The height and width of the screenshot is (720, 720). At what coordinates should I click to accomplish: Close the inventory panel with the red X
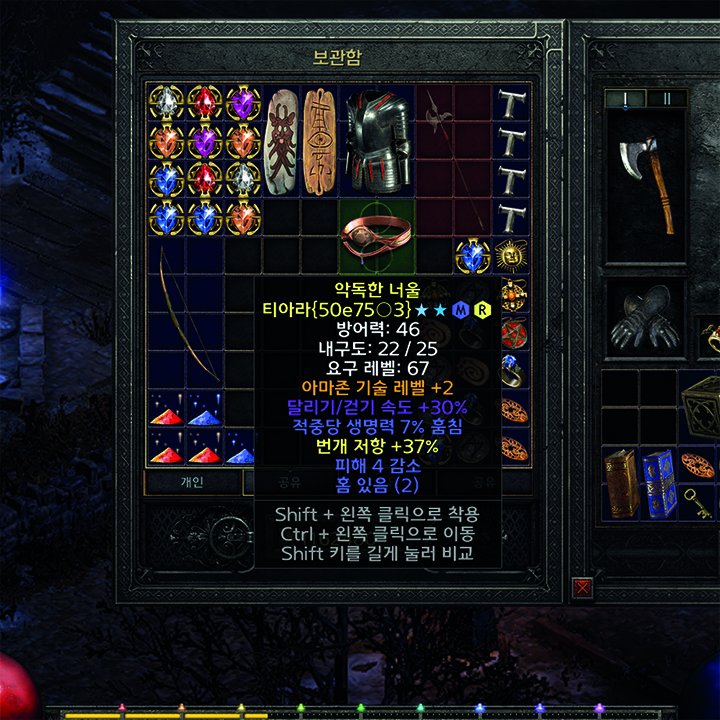pos(582,587)
